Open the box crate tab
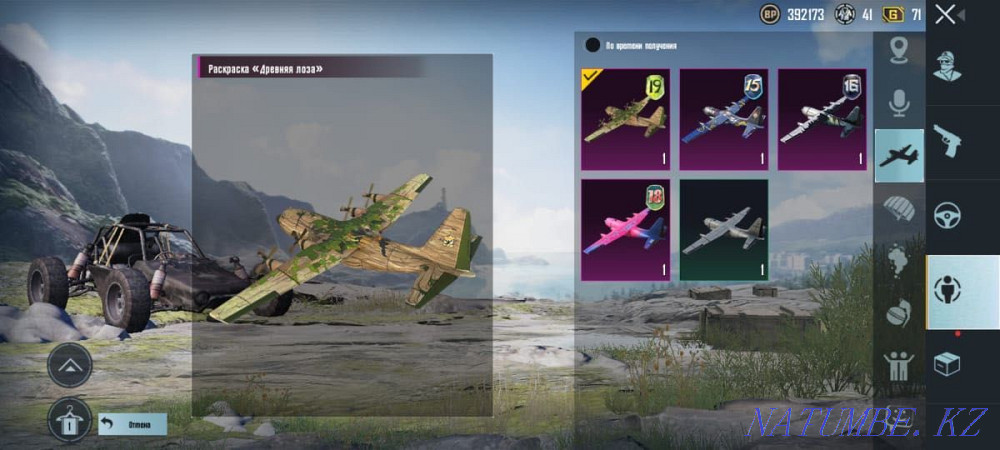Screen dimensions: 1000x450 pyautogui.click(x=946, y=365)
